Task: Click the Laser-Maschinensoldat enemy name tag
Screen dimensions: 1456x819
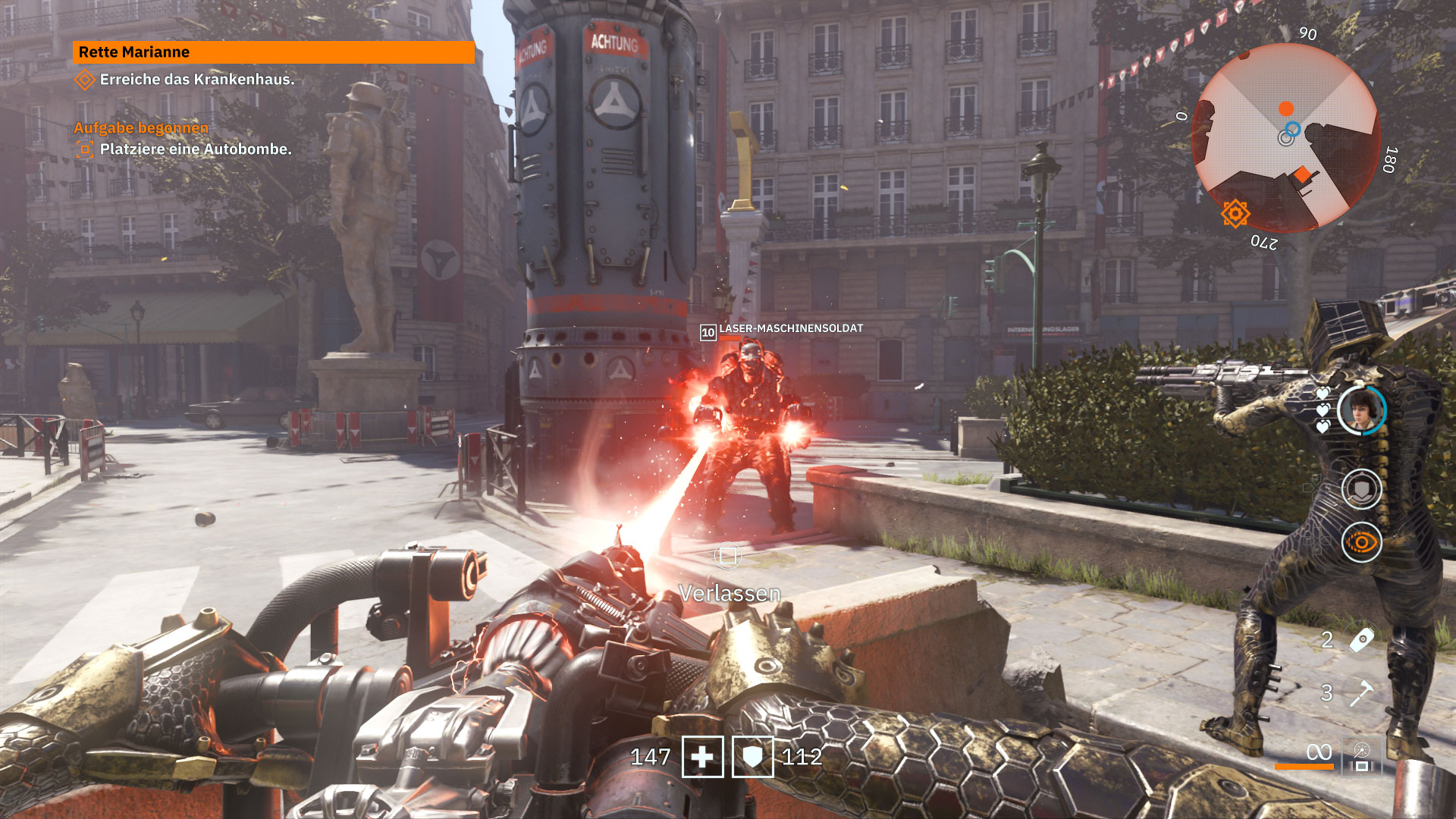Action: [790, 328]
